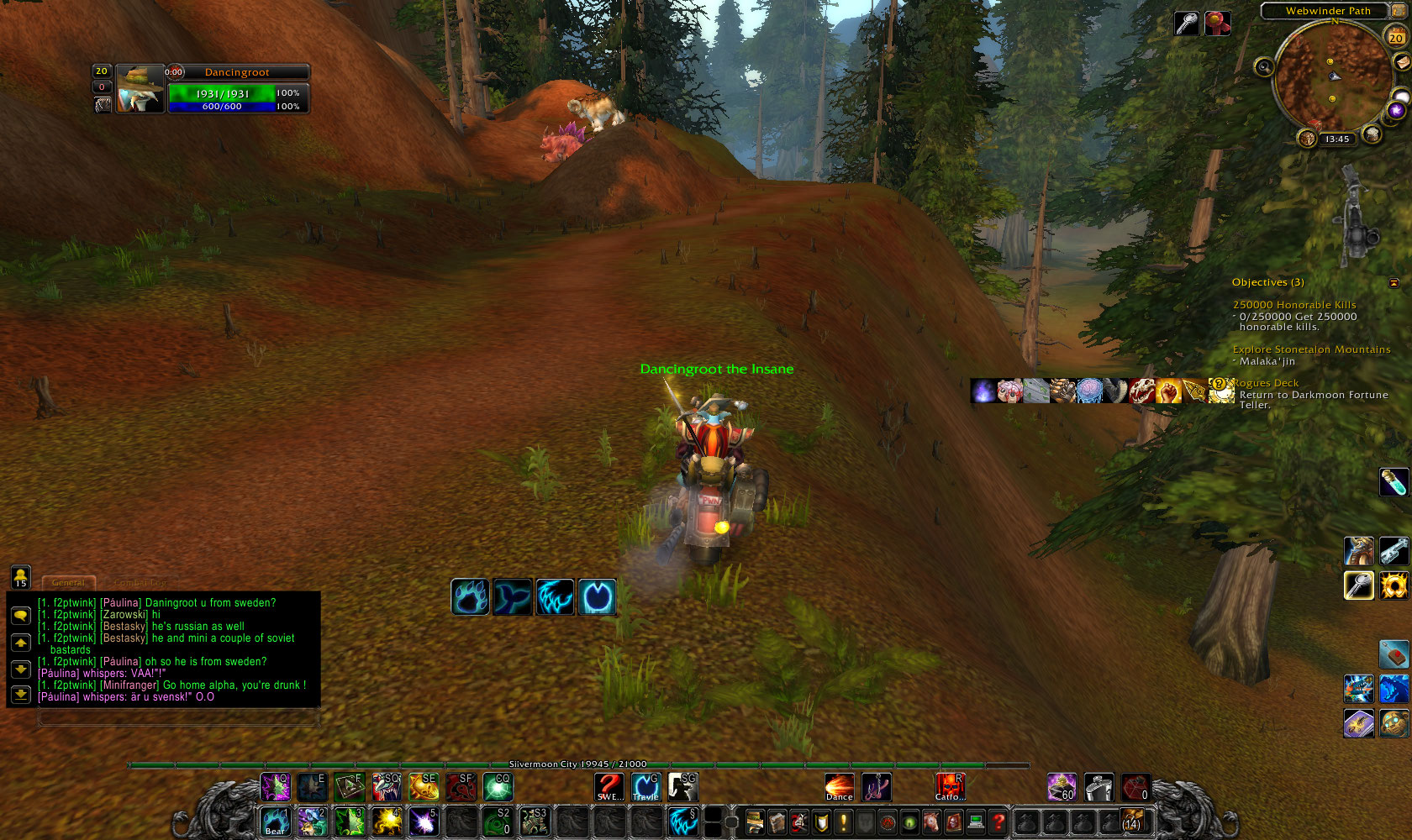Click the chat scroll-to-bottom arrow button

tap(21, 695)
